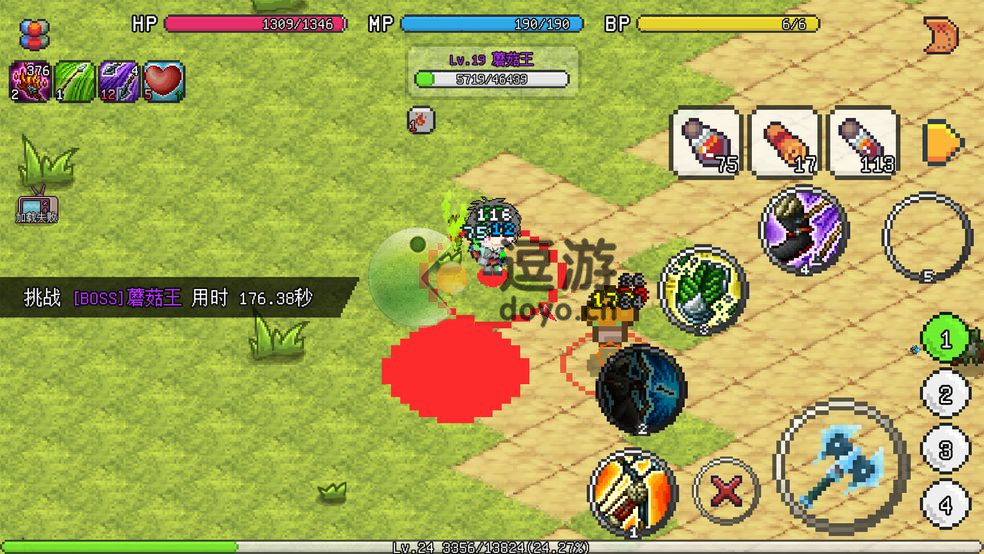Tap the red heart buff icon
Viewport: 984px width, 554px height.
(x=163, y=81)
